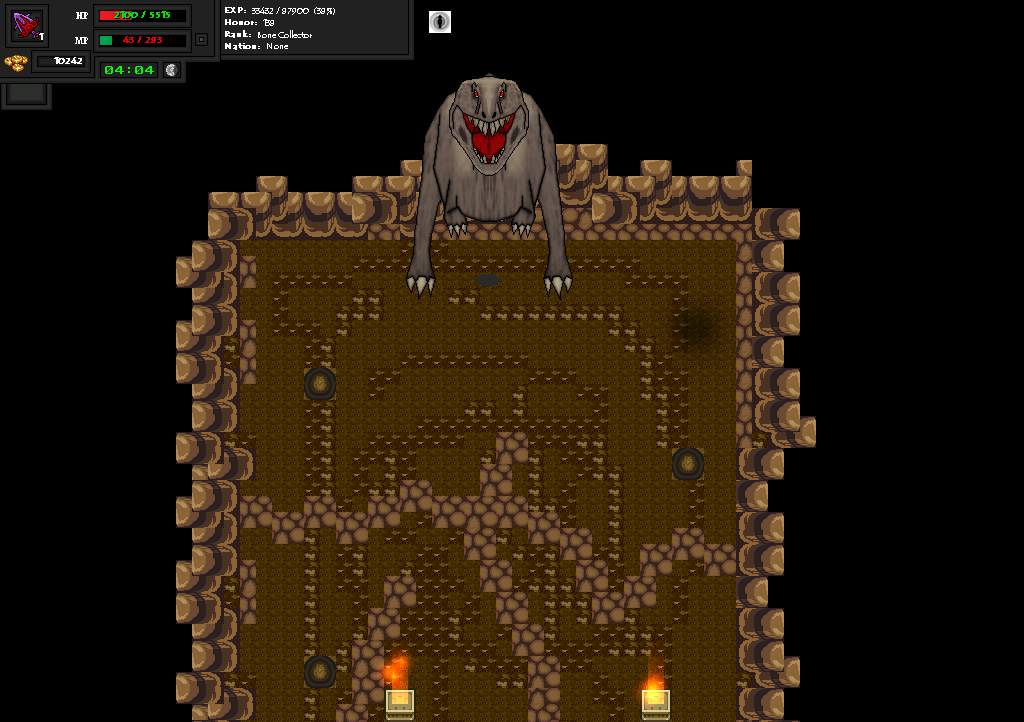Viewport: 1024px width, 722px height.
Task: Click the empty slot under the gold counter
Action: [27, 93]
